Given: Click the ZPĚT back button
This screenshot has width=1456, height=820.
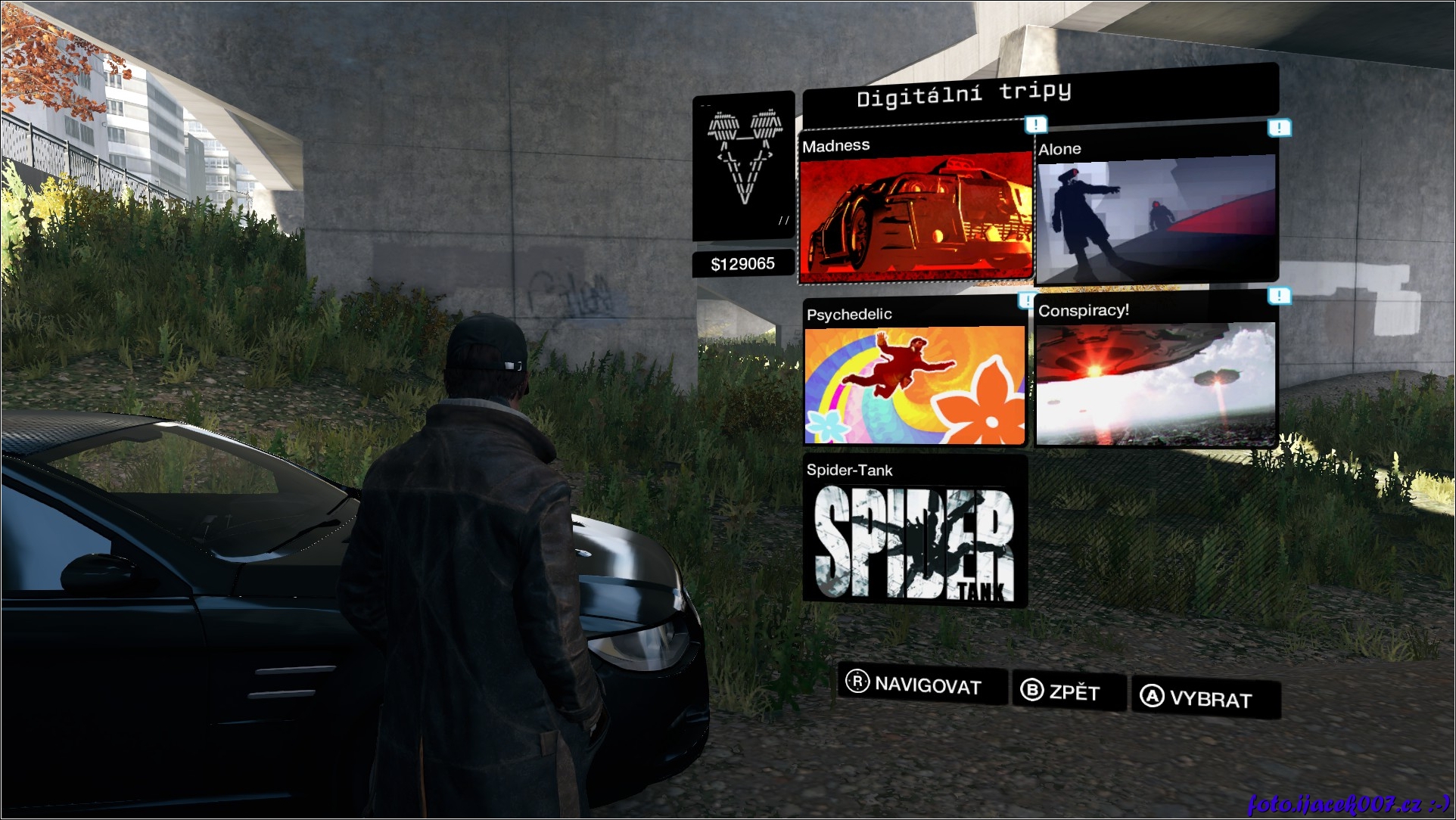Looking at the screenshot, I should (x=1069, y=691).
